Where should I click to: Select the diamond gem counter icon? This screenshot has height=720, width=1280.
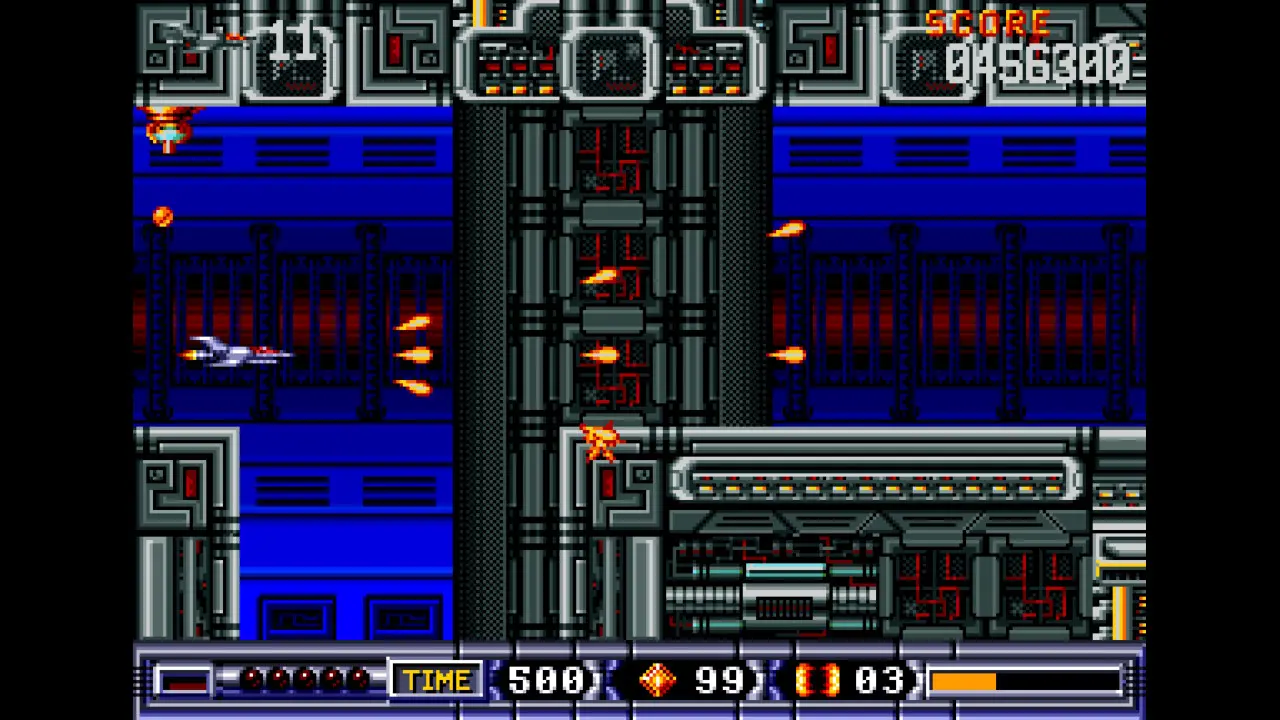click(x=657, y=680)
